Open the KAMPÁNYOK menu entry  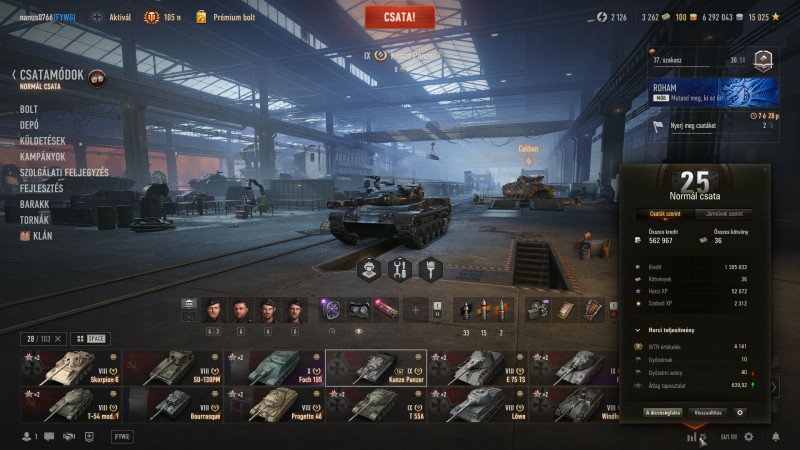[42, 157]
